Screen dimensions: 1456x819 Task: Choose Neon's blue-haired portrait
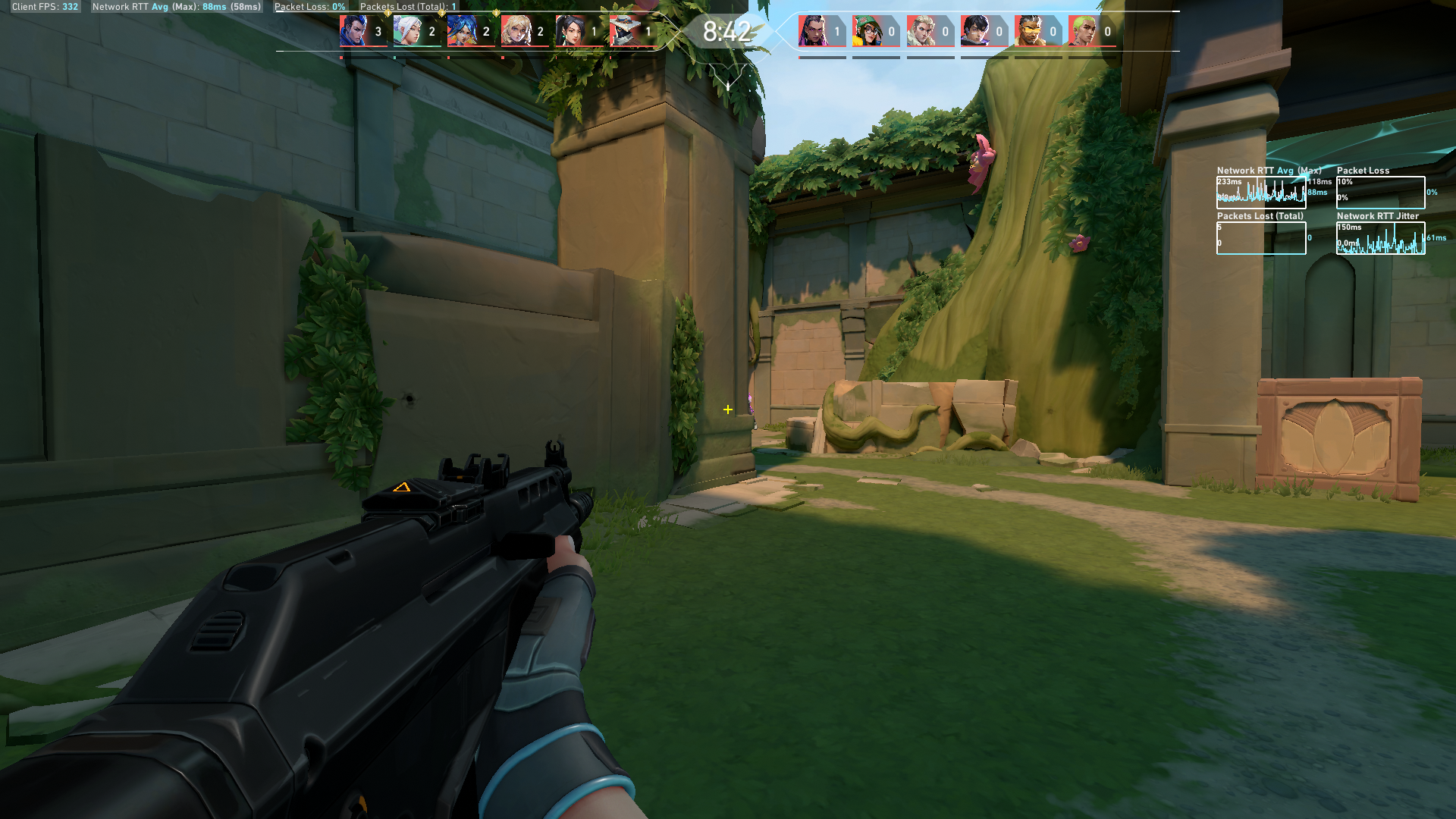pos(461,31)
